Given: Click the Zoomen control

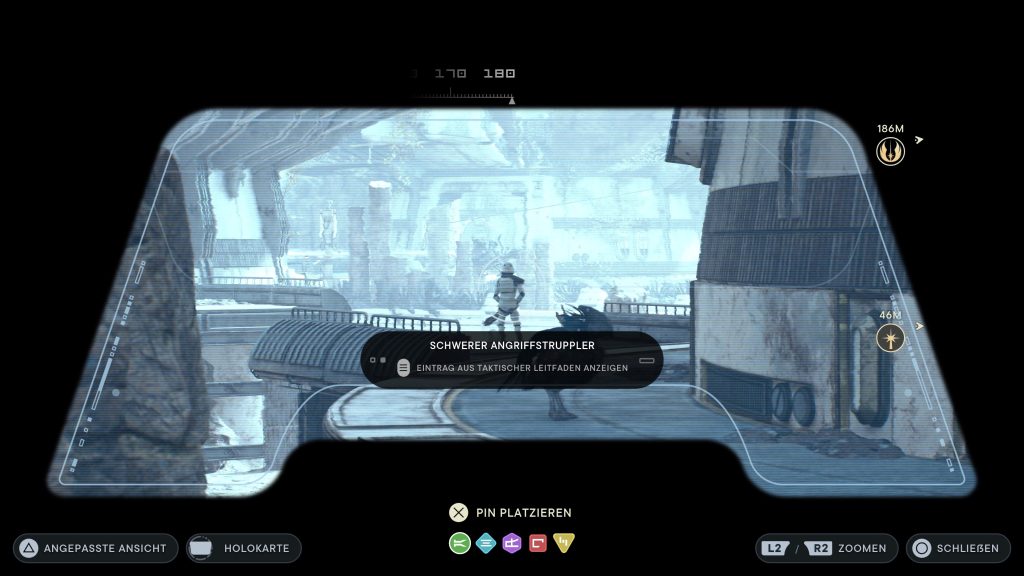Looking at the screenshot, I should (x=826, y=548).
